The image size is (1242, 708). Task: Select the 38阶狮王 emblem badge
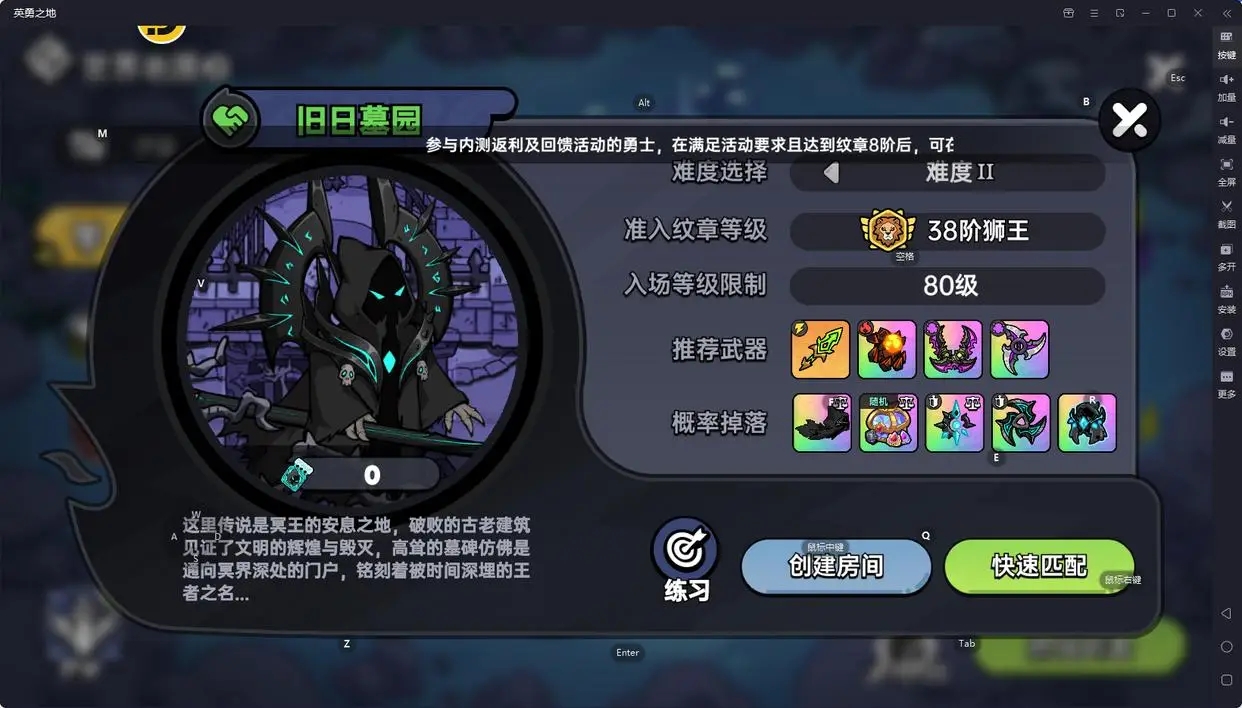point(888,231)
